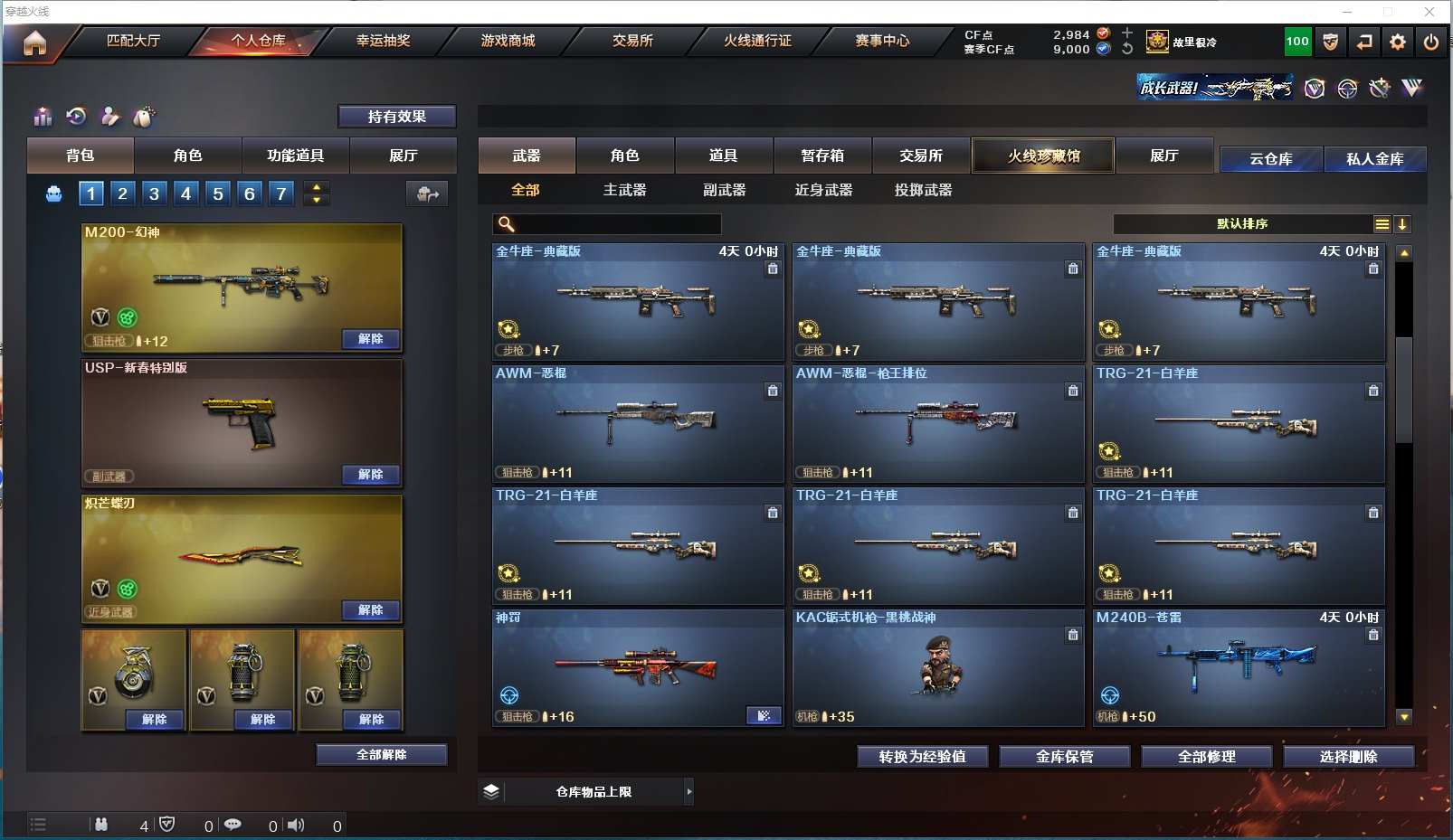
Task: Open the 火线珍藏馆 tab
Action: 1043,156
